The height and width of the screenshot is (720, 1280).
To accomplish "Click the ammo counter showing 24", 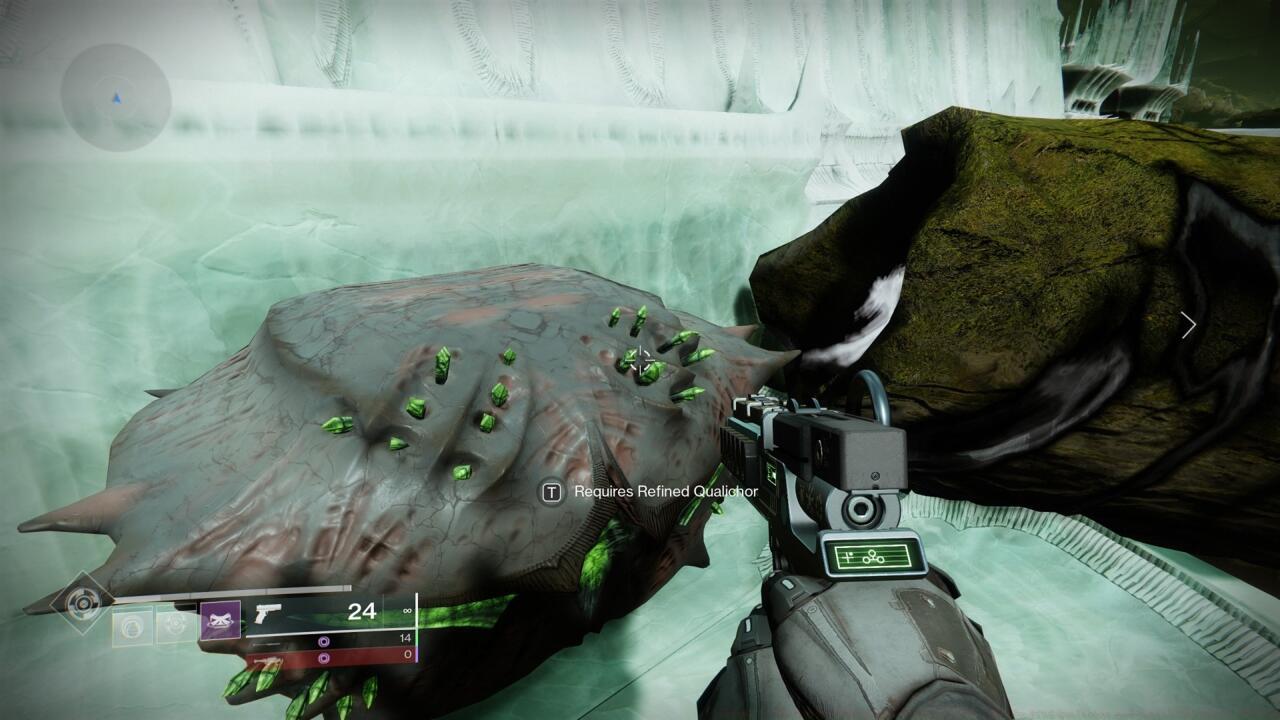I will click(x=362, y=612).
